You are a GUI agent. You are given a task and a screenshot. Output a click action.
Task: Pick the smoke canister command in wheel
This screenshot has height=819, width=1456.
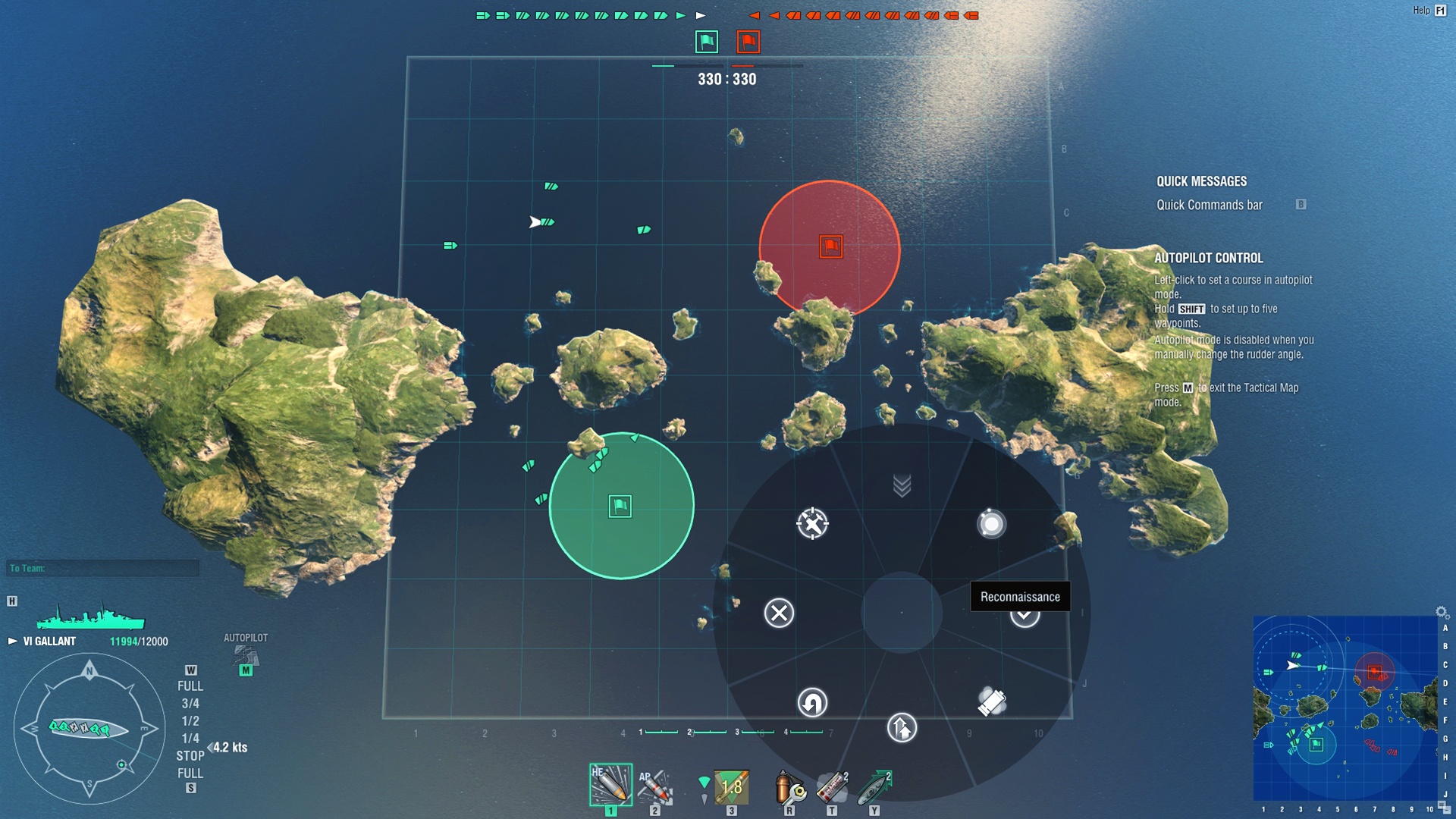point(992,702)
